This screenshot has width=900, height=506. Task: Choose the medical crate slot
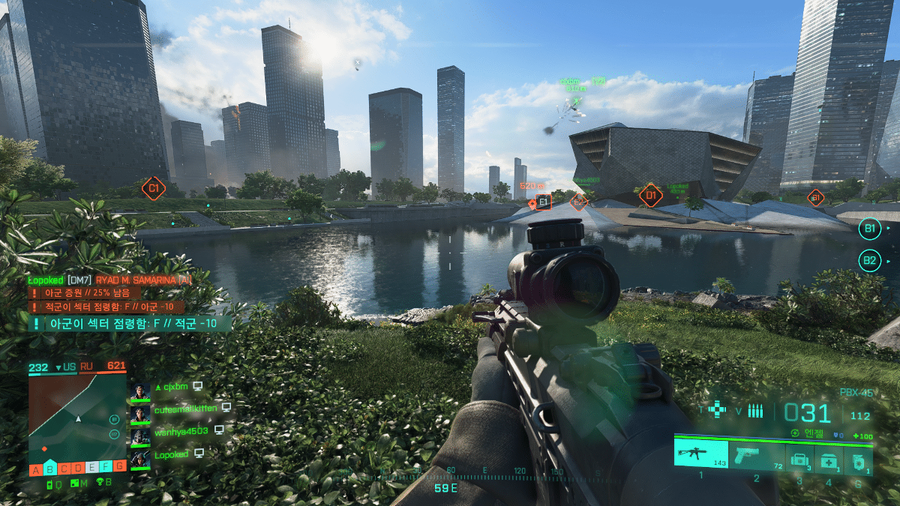[x=829, y=459]
